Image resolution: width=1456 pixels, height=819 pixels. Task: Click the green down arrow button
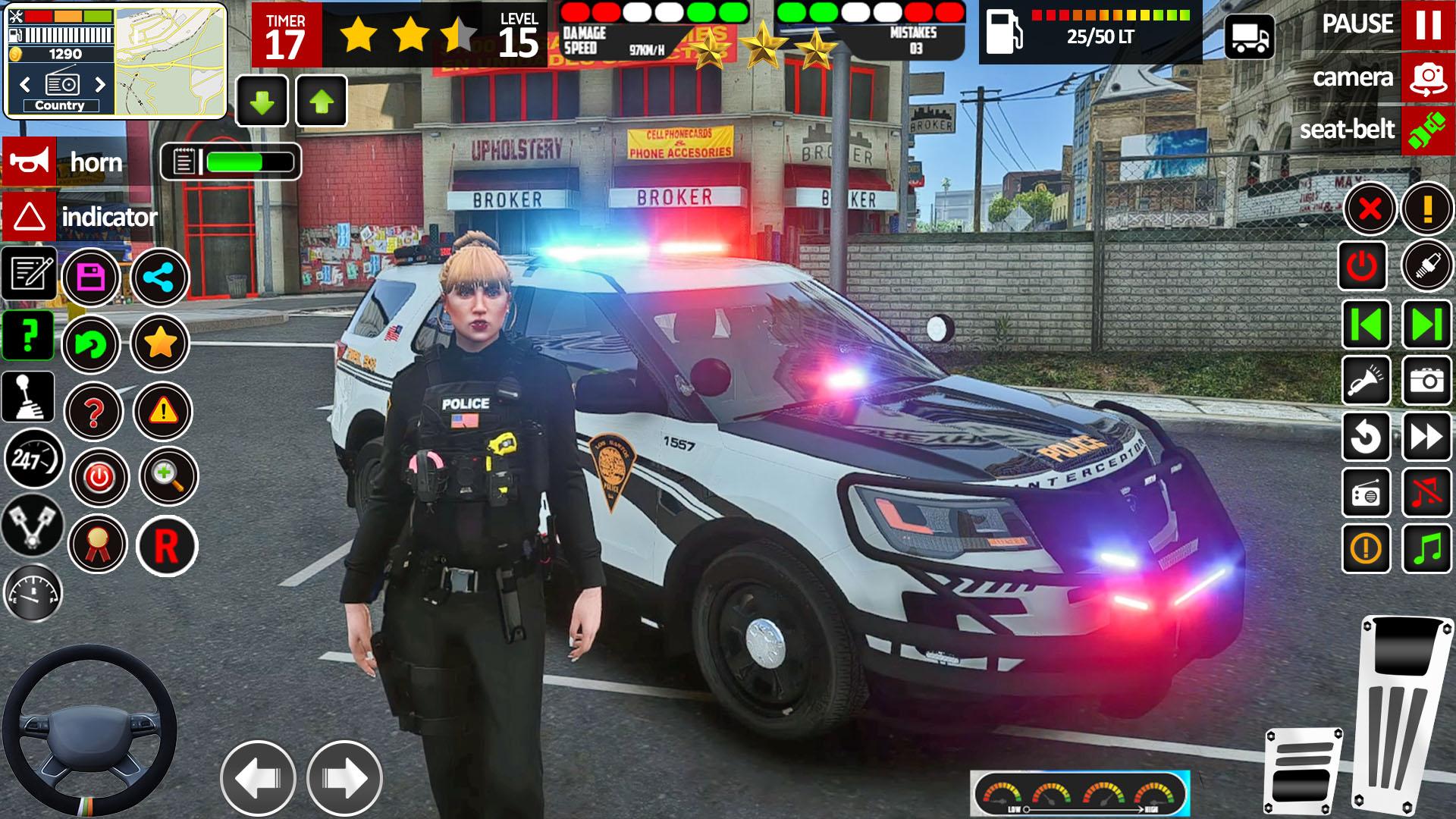[x=262, y=101]
